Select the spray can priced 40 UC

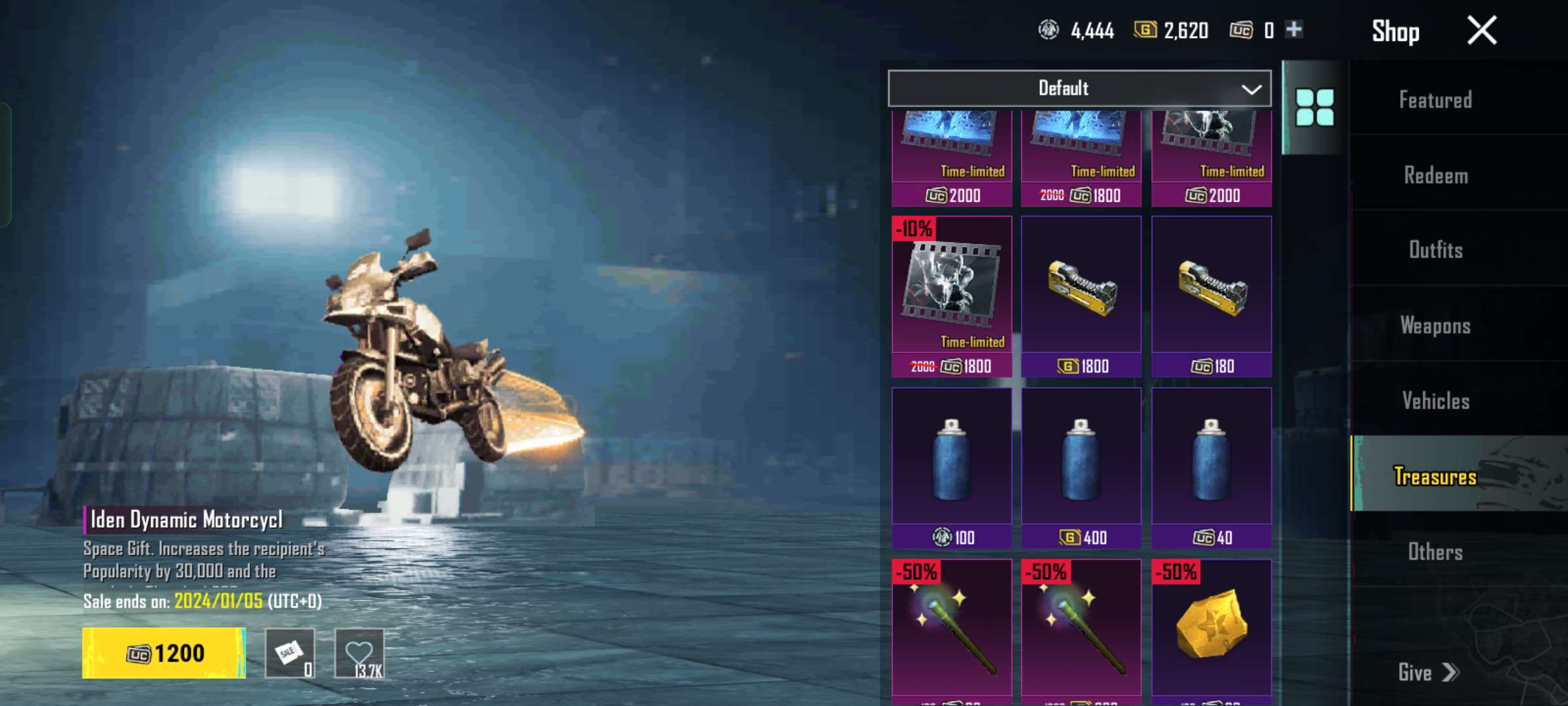1211,467
